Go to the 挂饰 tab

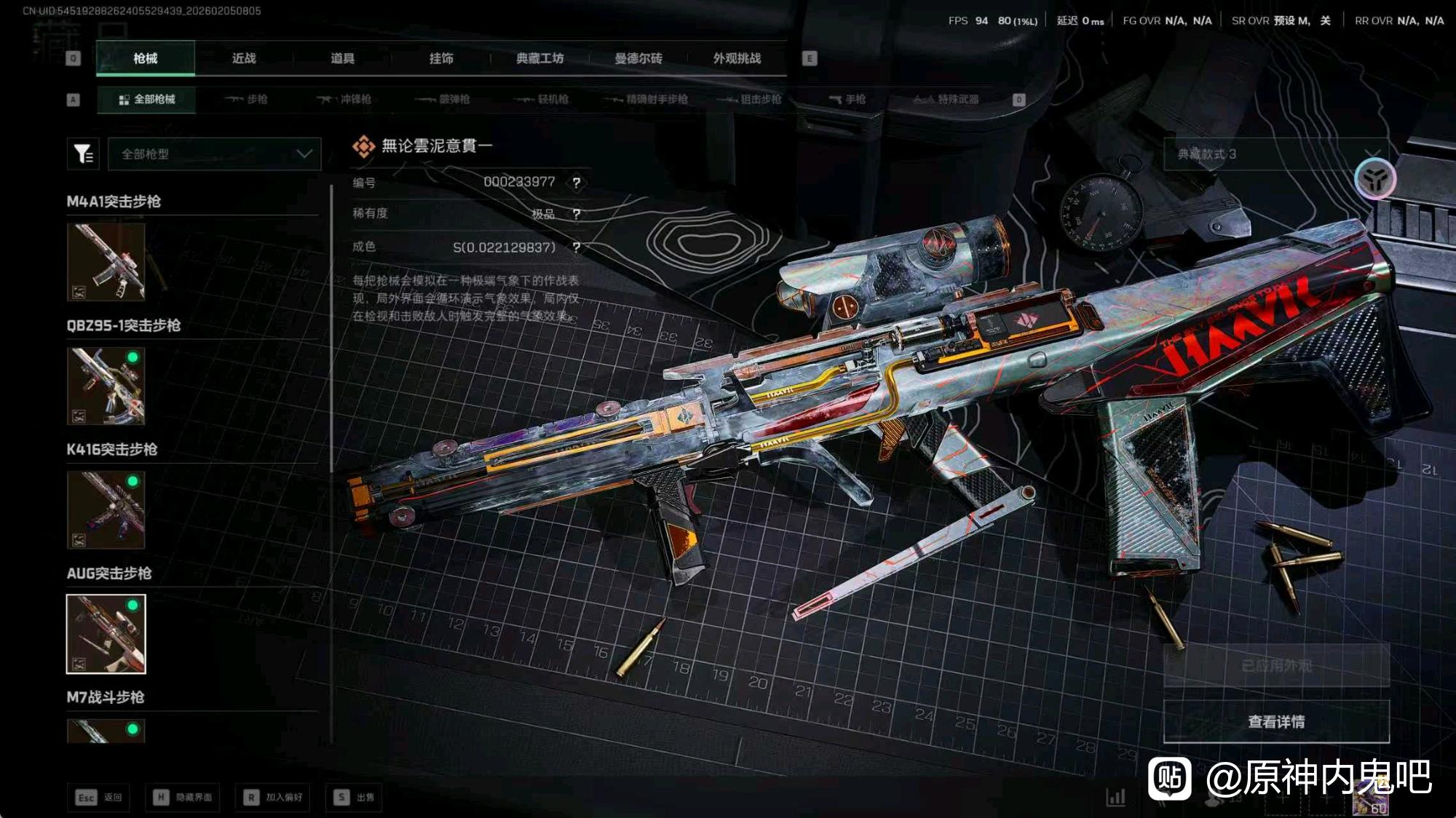(x=441, y=58)
